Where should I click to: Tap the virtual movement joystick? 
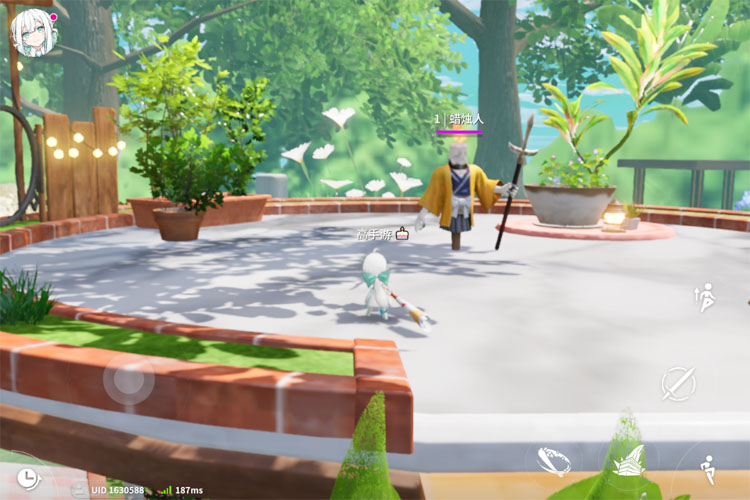pyautogui.click(x=129, y=380)
